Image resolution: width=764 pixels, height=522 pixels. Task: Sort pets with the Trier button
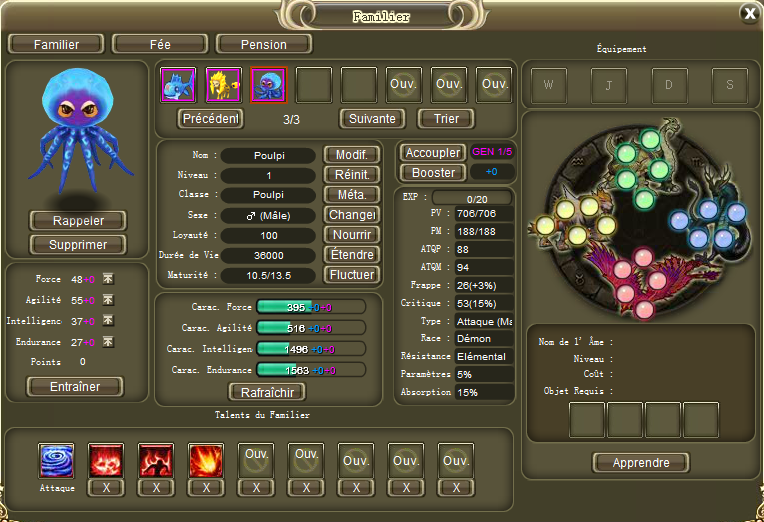point(445,118)
